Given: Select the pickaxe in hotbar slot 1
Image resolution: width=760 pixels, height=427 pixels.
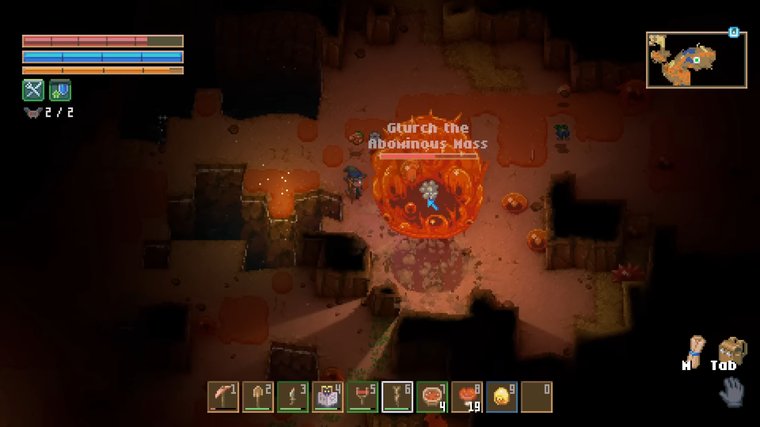Looking at the screenshot, I should [x=223, y=396].
